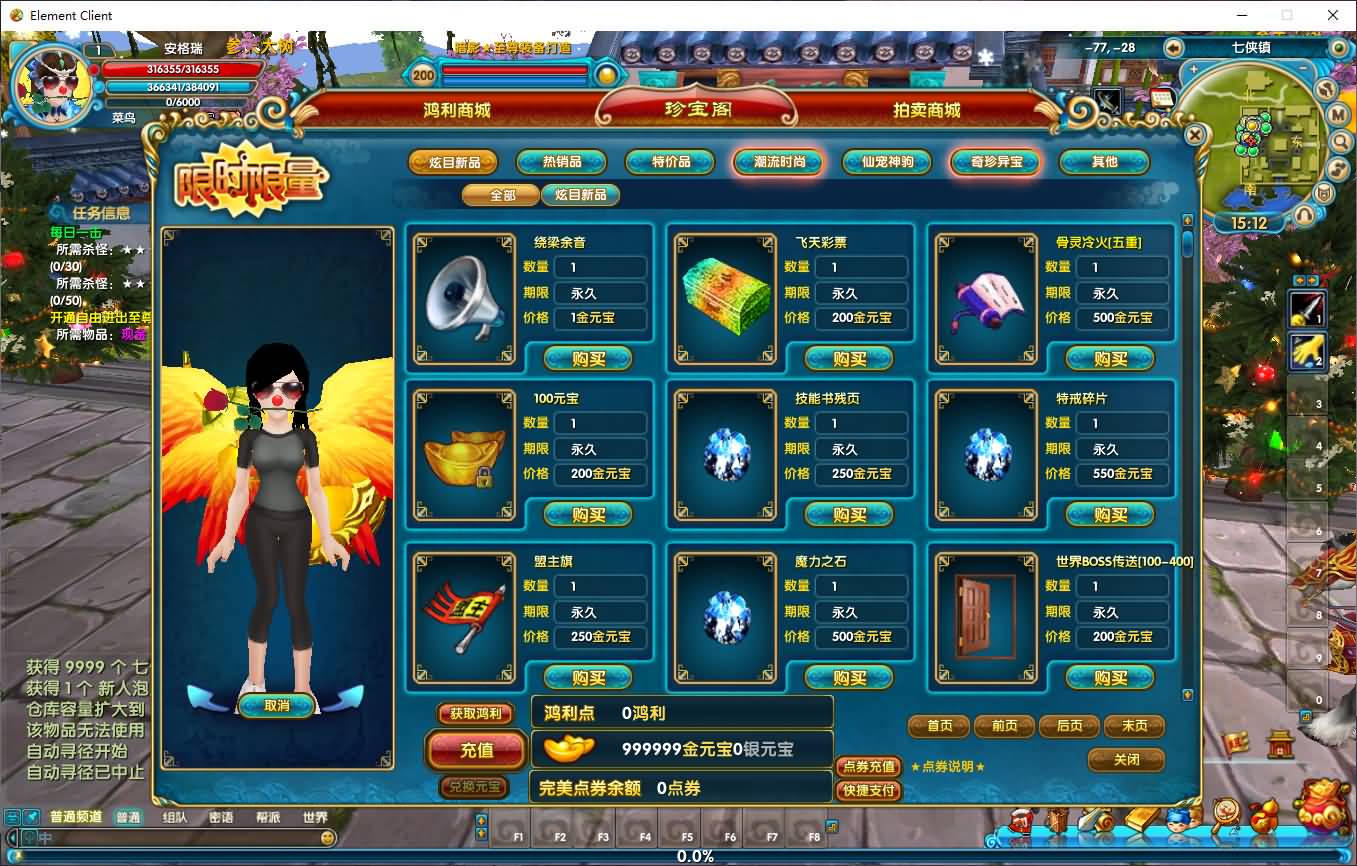Viewport: 1357px width, 866px height.
Task: Buy the 盟主旗 flag item
Action: pyautogui.click(x=588, y=678)
